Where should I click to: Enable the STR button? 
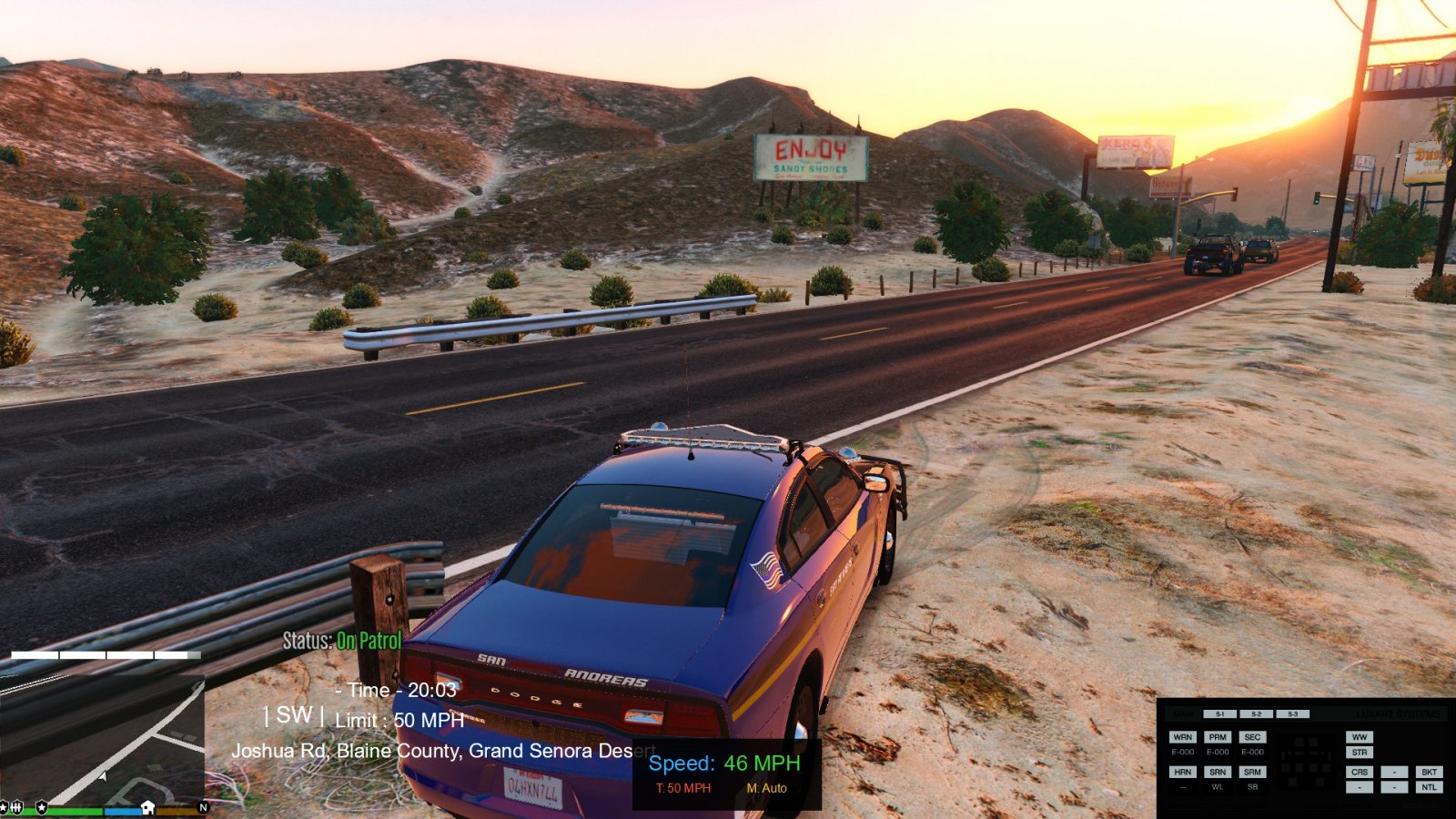[1360, 753]
